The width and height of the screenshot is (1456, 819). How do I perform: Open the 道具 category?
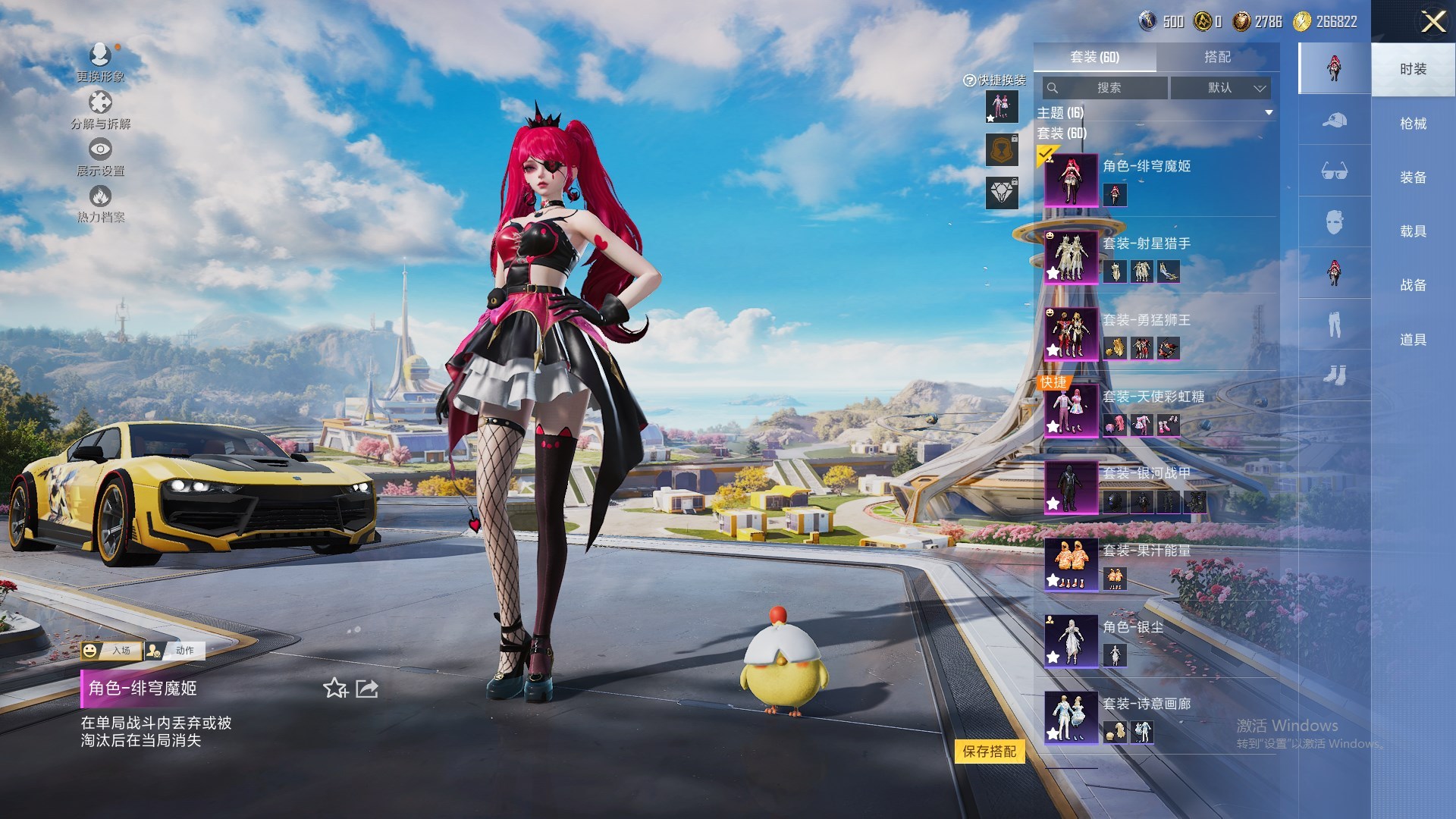(x=1413, y=340)
